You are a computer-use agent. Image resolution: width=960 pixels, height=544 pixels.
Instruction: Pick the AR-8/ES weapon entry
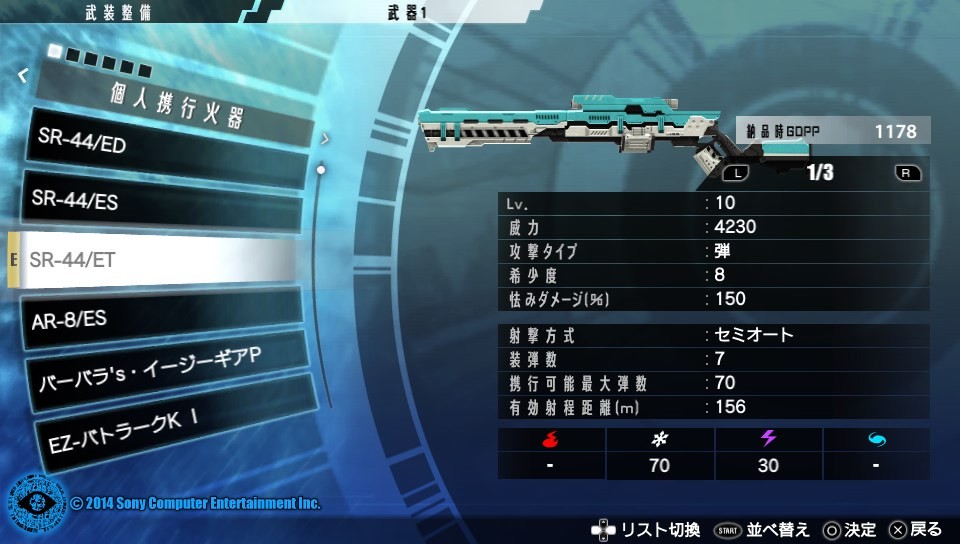tap(160, 318)
